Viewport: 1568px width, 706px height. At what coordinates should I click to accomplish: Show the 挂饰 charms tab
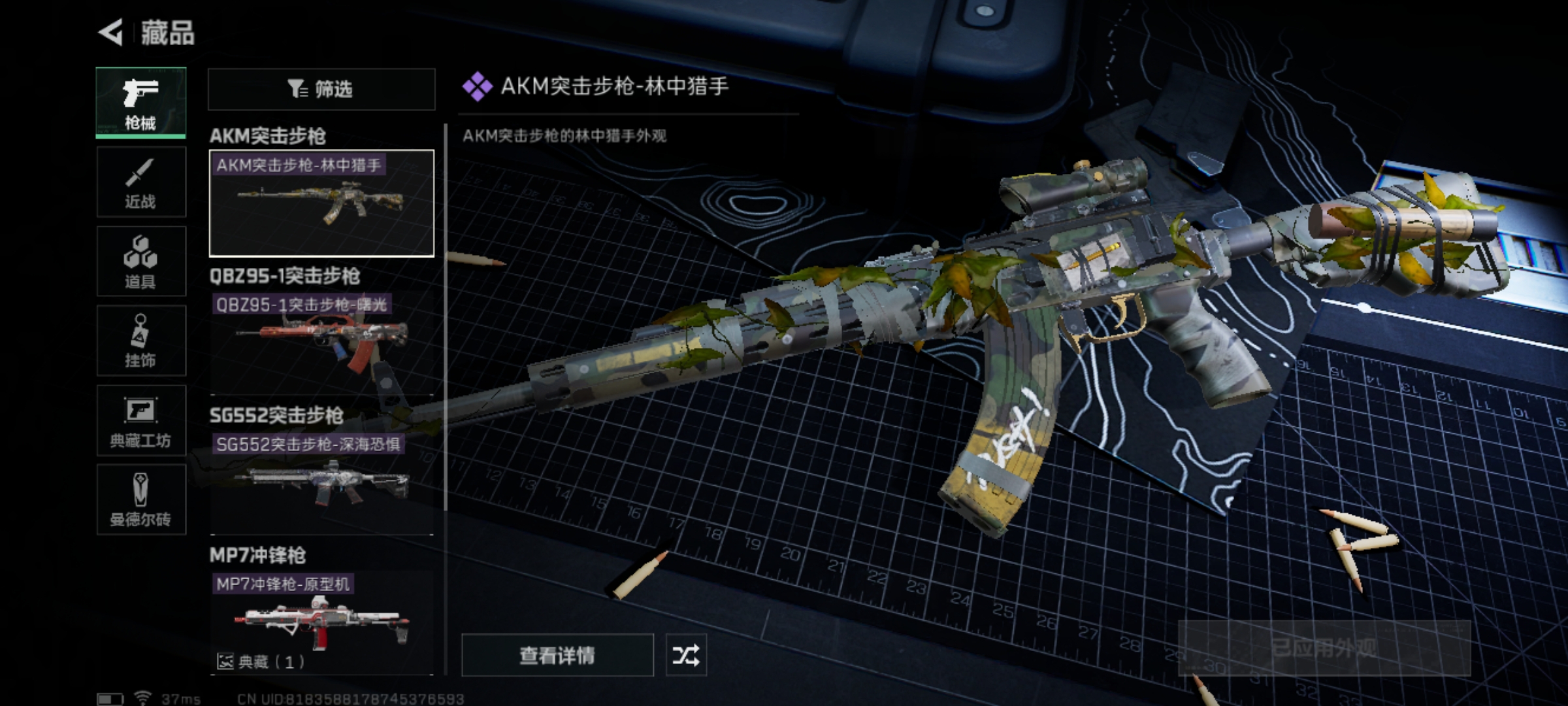pyautogui.click(x=140, y=341)
